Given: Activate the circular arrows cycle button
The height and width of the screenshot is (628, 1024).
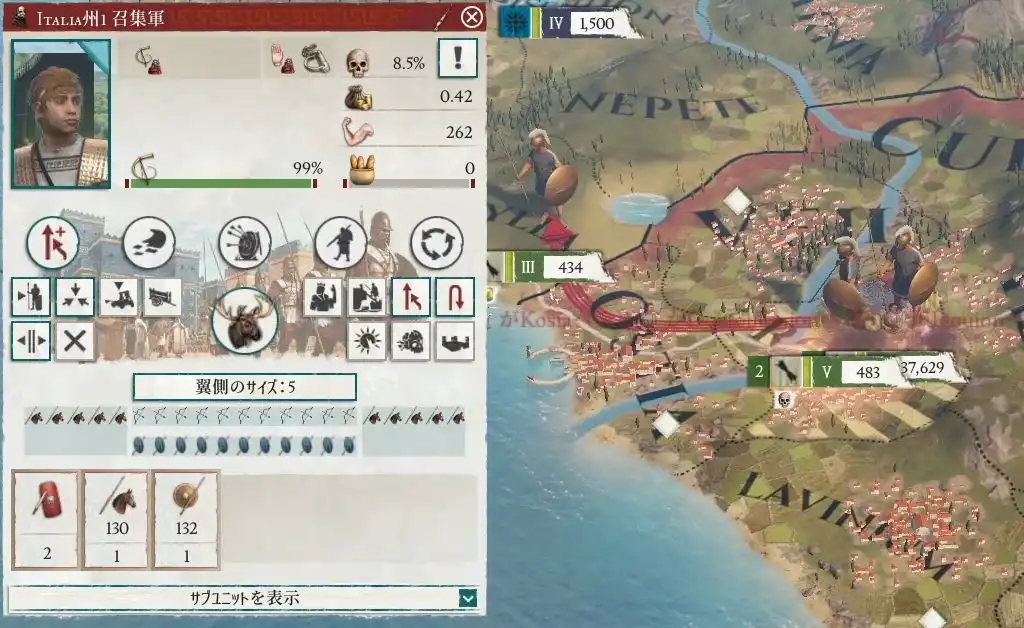Looking at the screenshot, I should (437, 241).
